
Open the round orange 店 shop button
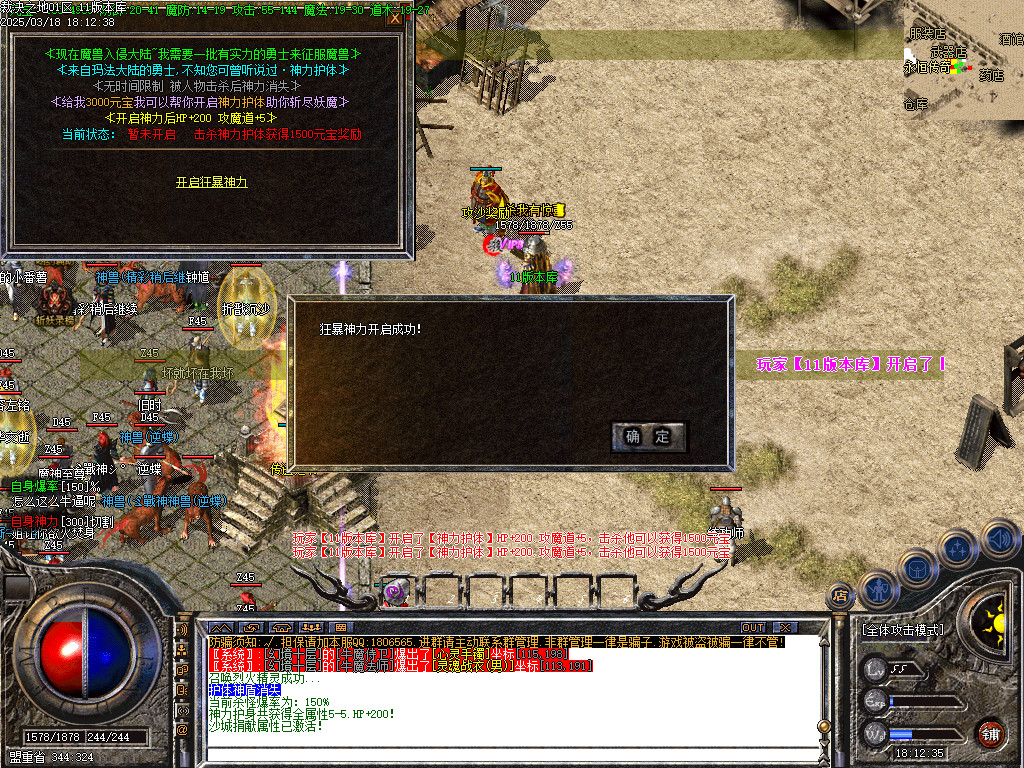[x=840, y=596]
